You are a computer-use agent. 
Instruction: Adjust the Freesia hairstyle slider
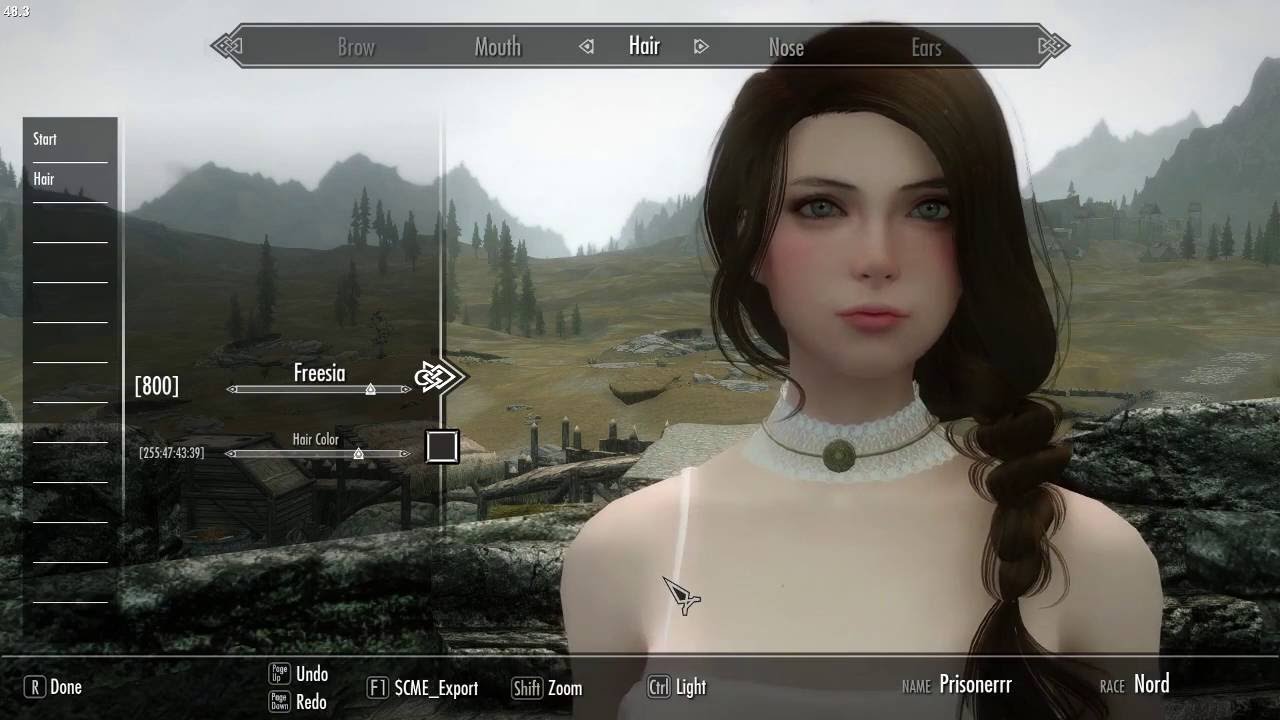tap(370, 389)
